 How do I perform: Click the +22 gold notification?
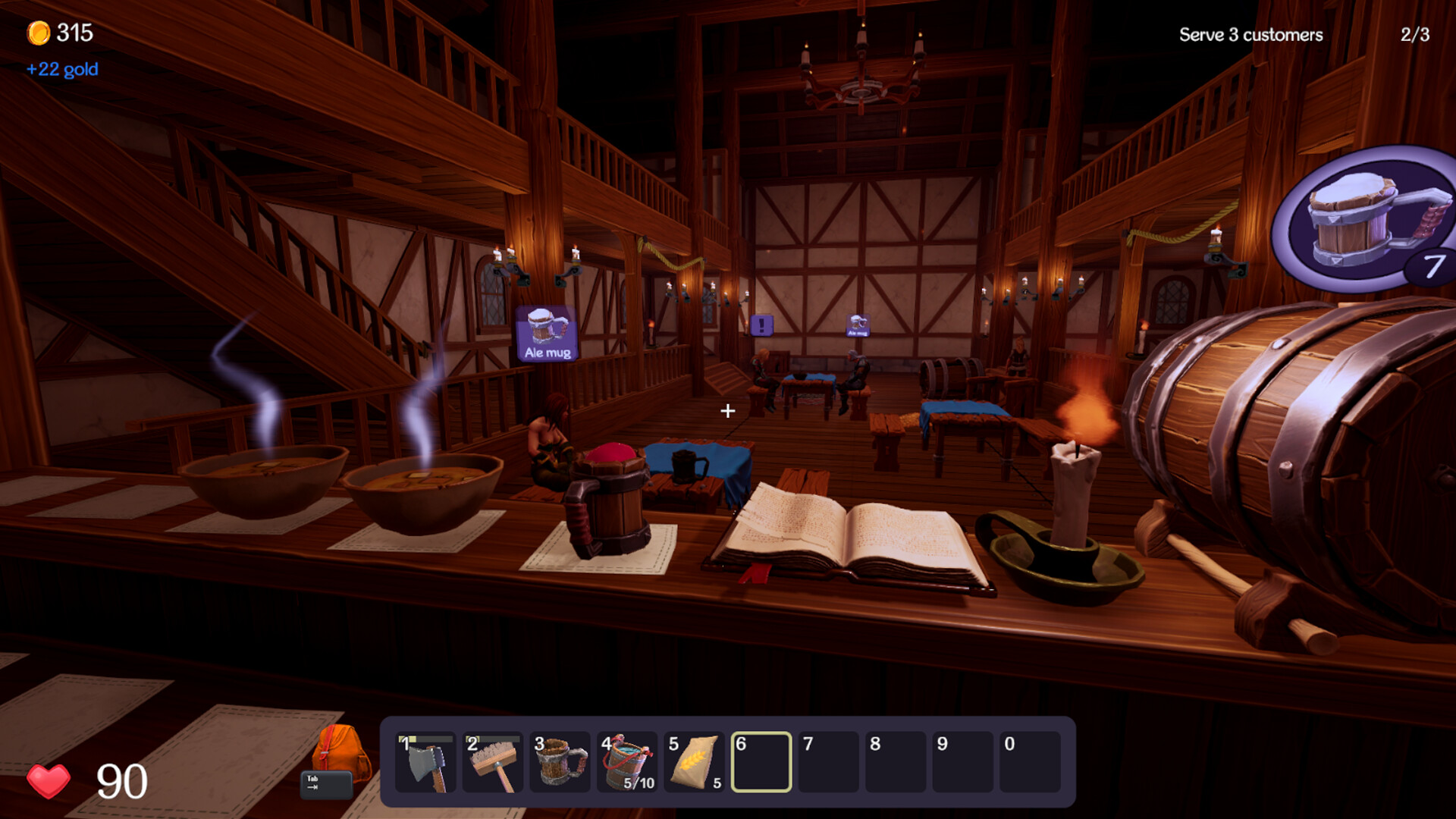tap(61, 69)
